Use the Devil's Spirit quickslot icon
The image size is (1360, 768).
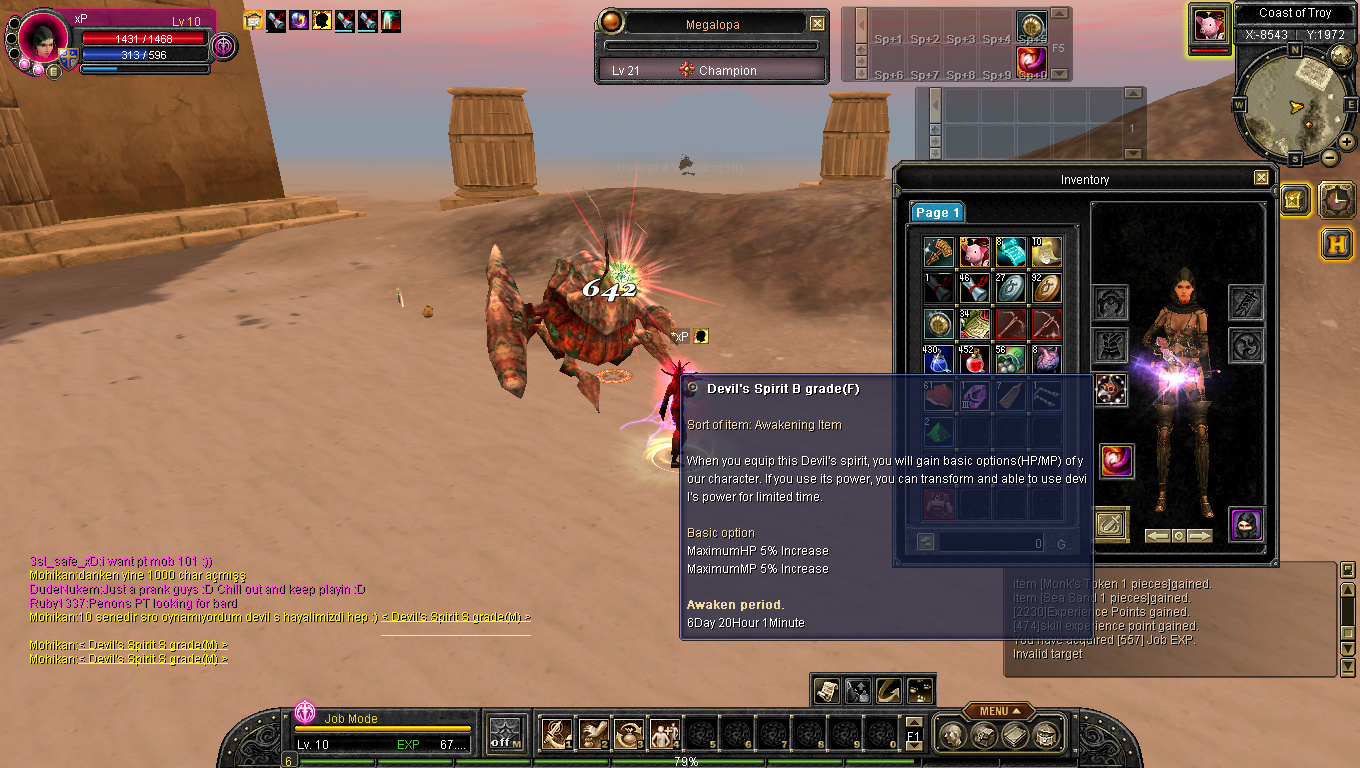click(1031, 61)
